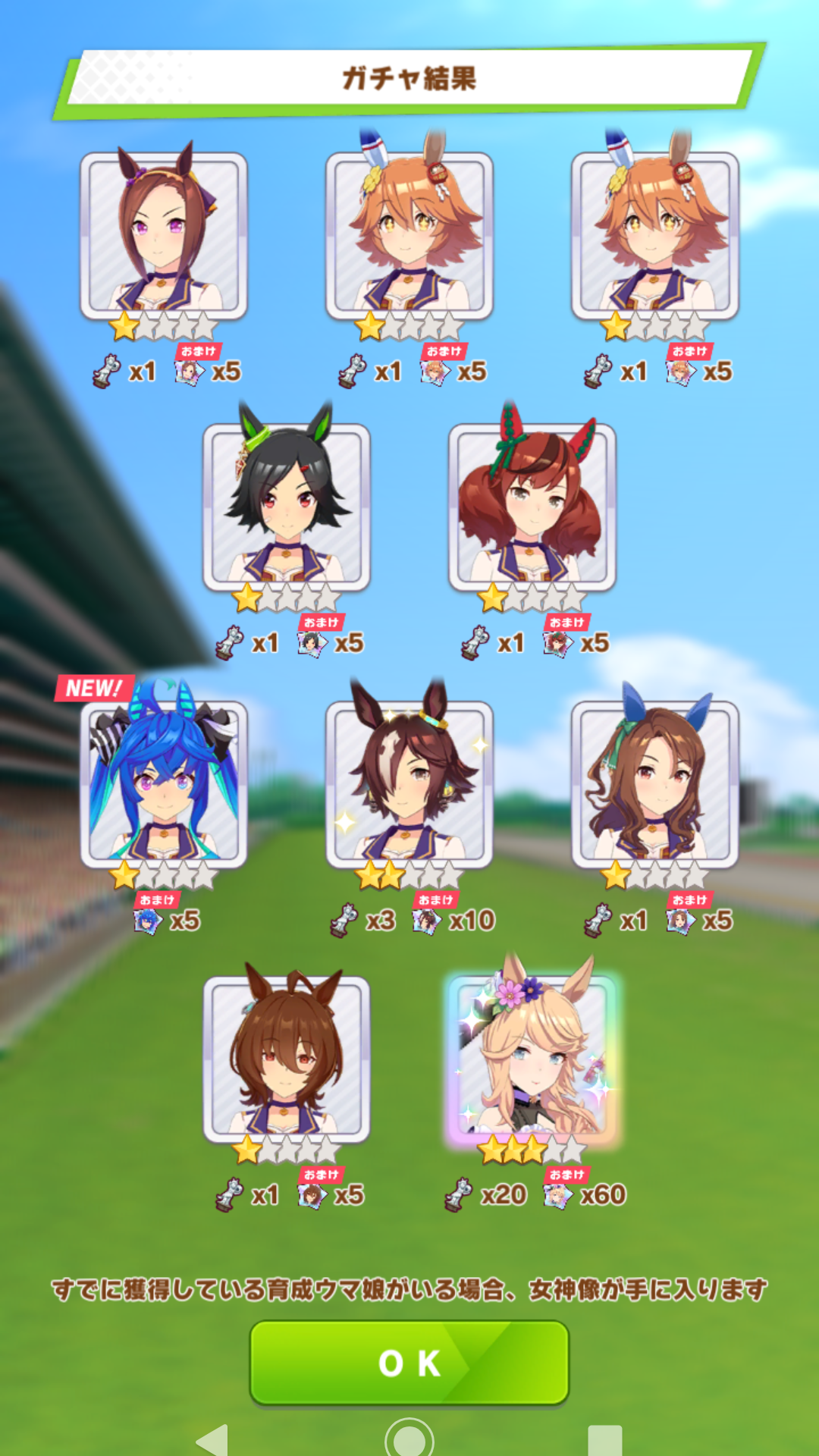This screenshot has height=1456, width=819.
Task: Select the black-haired green-eared character card
Action: click(287, 507)
